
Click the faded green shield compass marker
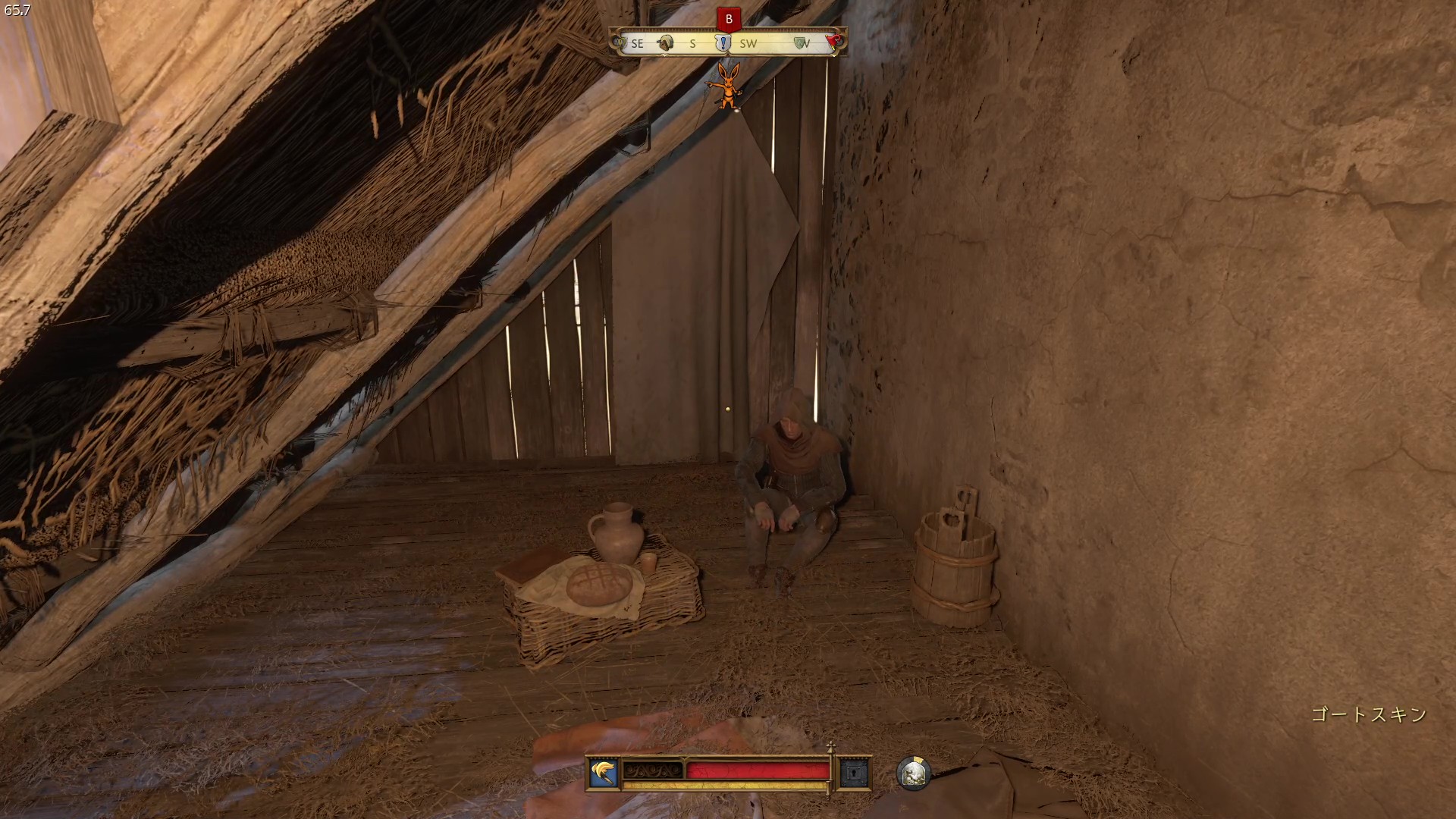coord(800,43)
